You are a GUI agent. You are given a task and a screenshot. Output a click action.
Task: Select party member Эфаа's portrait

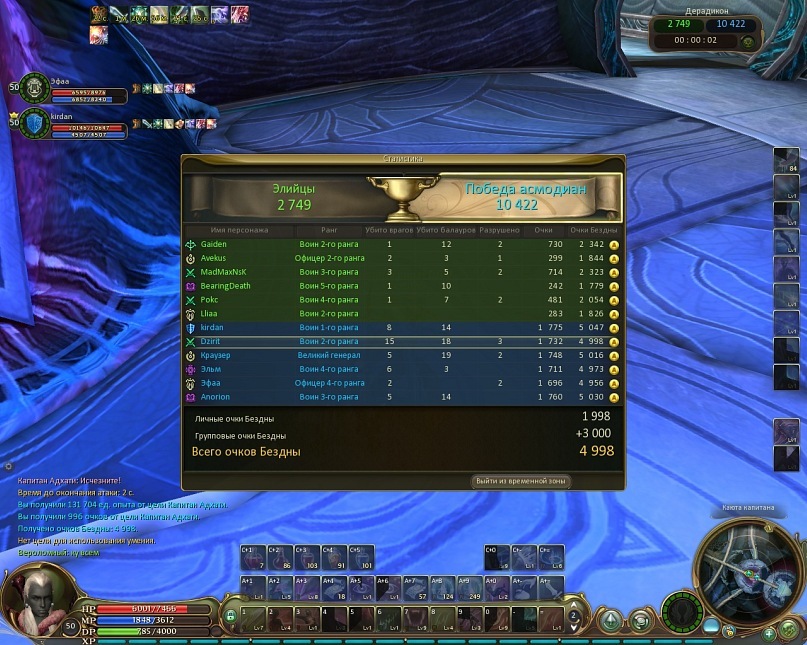[35, 89]
